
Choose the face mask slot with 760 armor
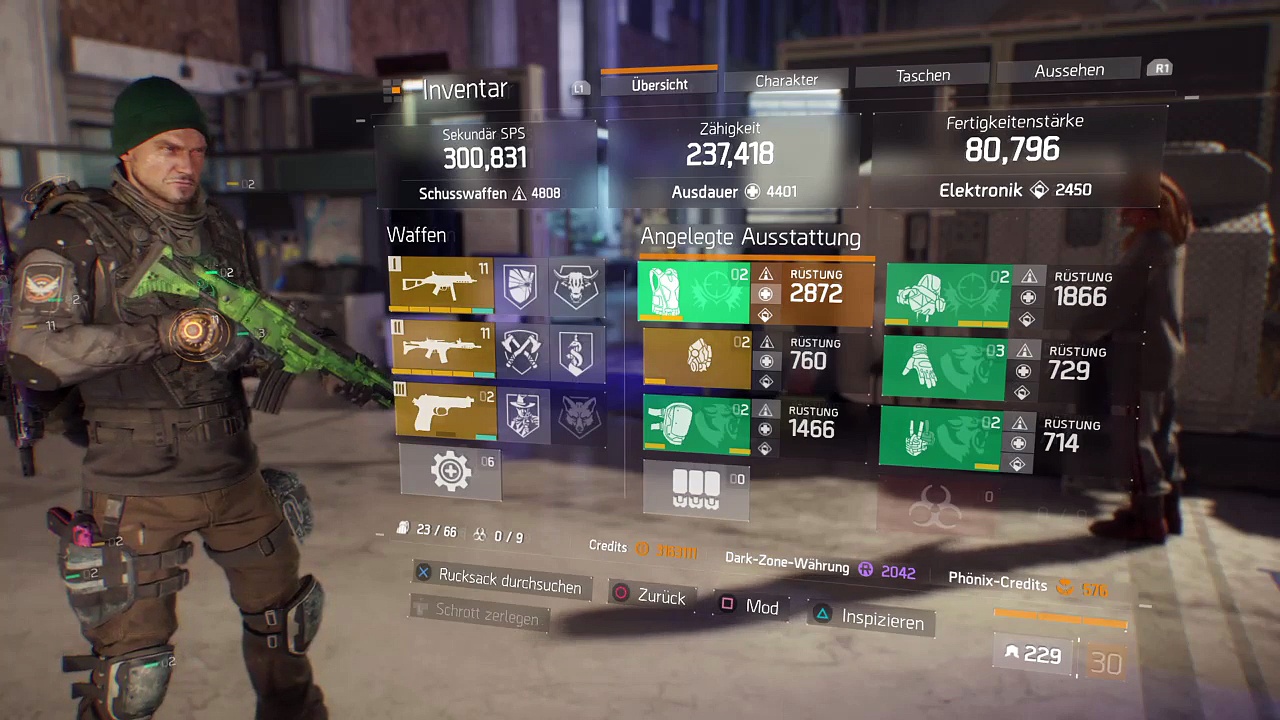(697, 358)
